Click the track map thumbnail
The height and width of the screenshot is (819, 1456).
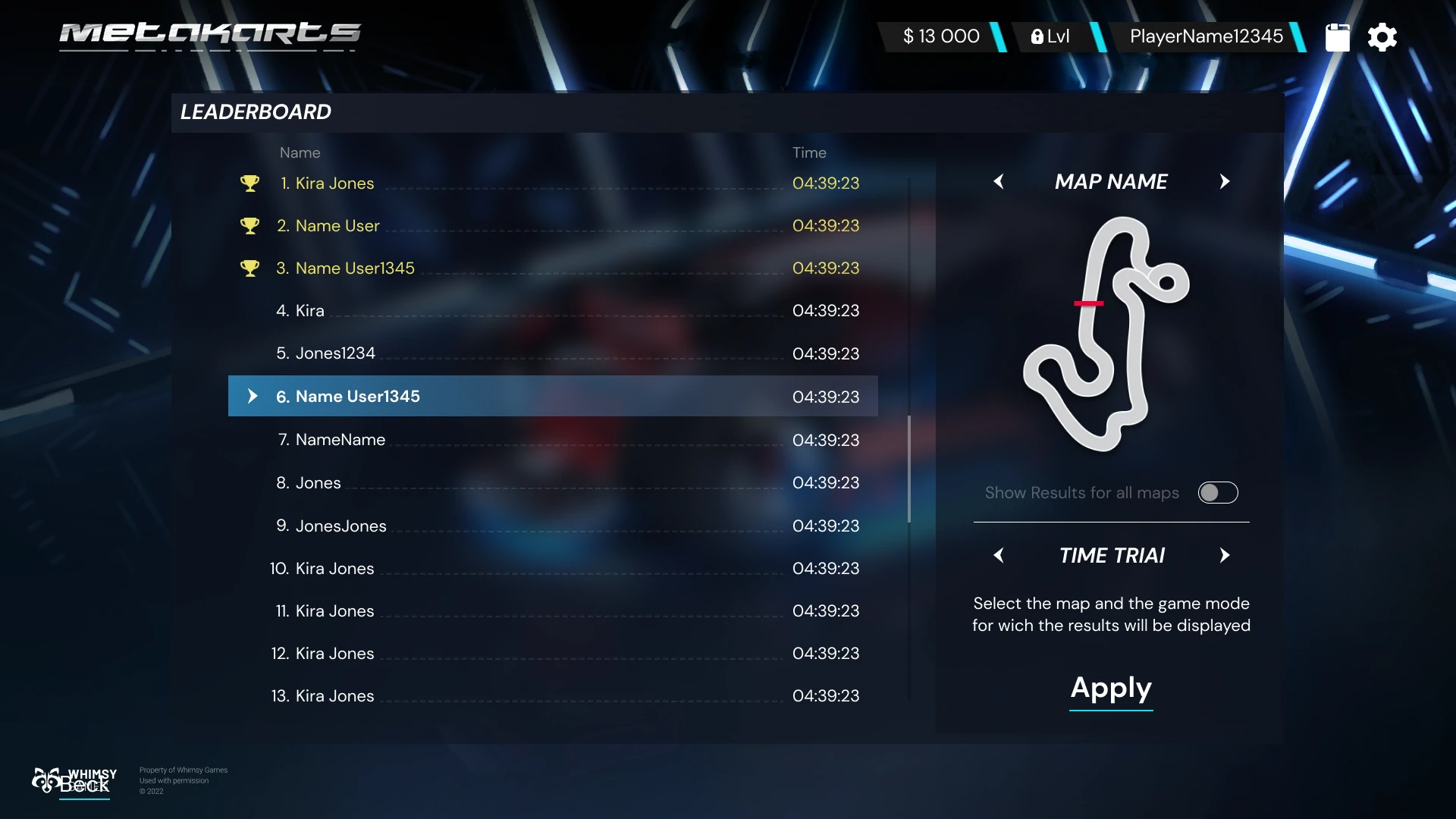[x=1106, y=334]
